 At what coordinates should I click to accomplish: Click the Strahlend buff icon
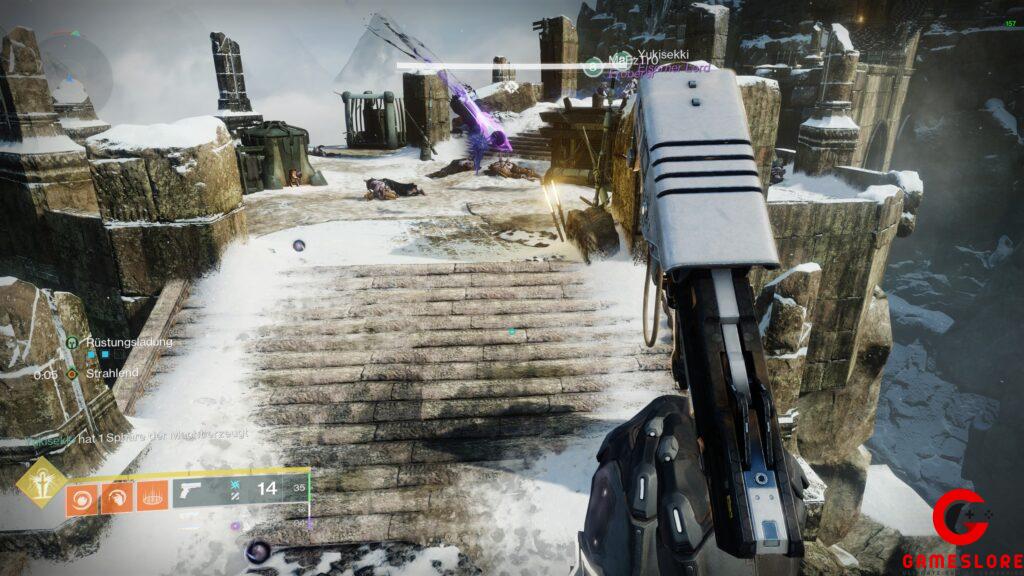(x=73, y=373)
